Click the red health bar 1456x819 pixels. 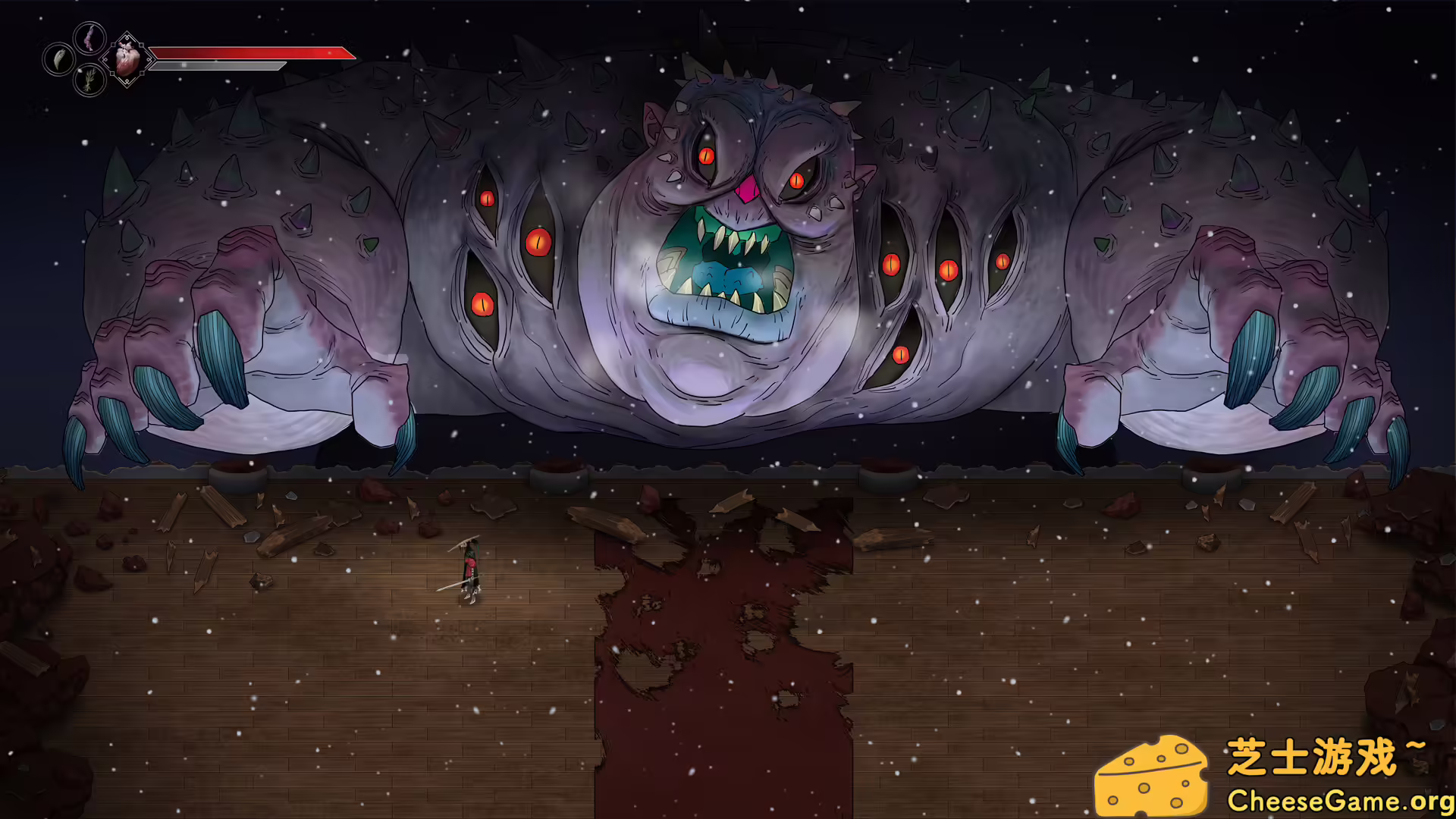[x=250, y=53]
